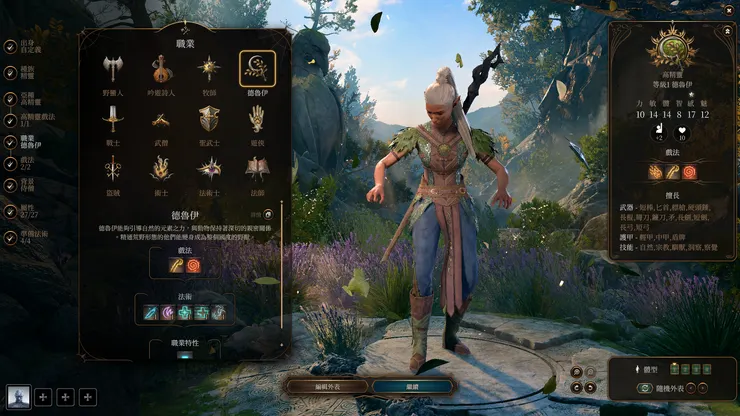The image size is (740, 416).
Task: Click the Continue (繼續) button
Action: point(412,386)
